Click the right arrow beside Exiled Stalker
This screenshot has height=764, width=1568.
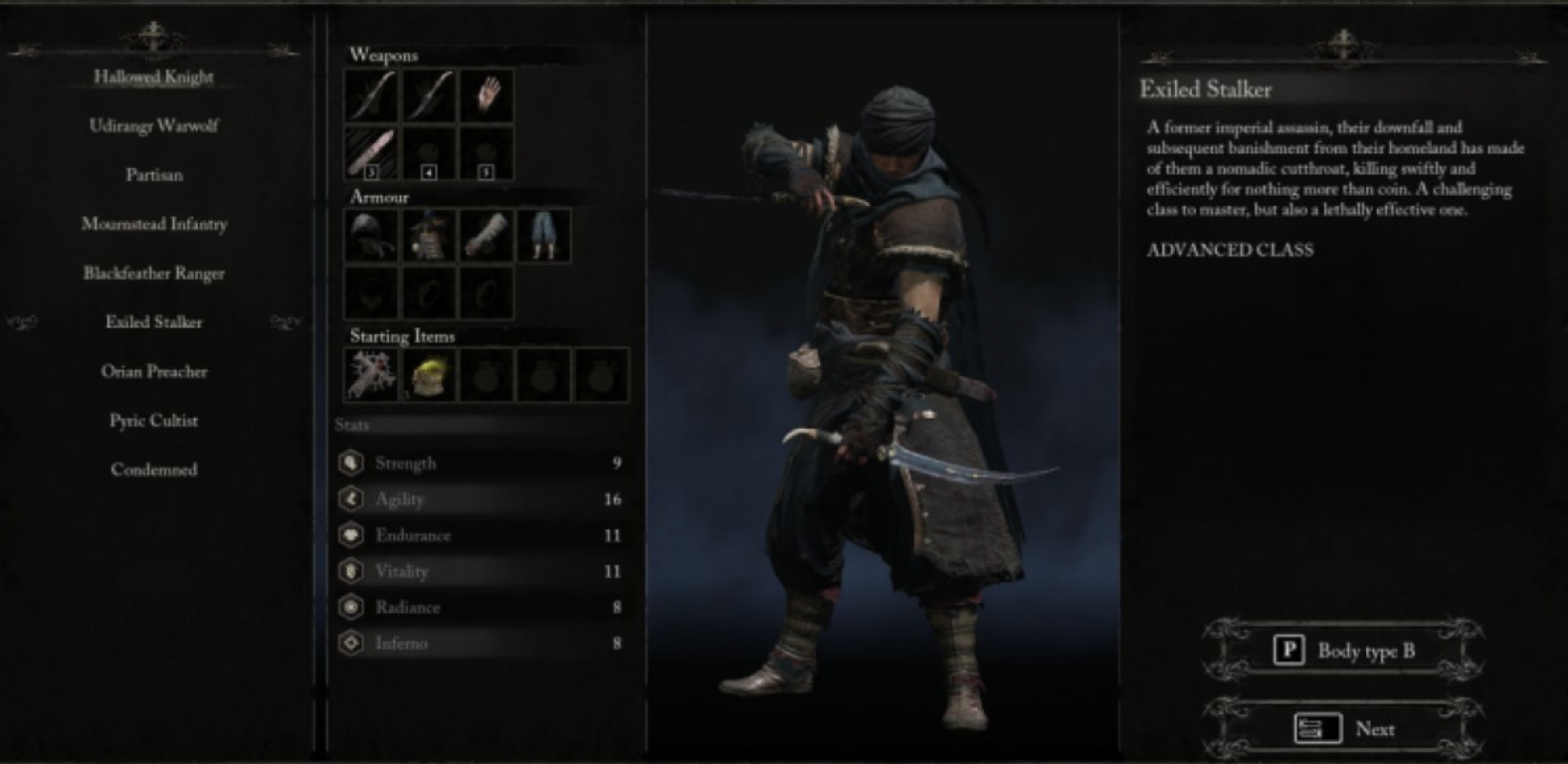[x=285, y=322]
